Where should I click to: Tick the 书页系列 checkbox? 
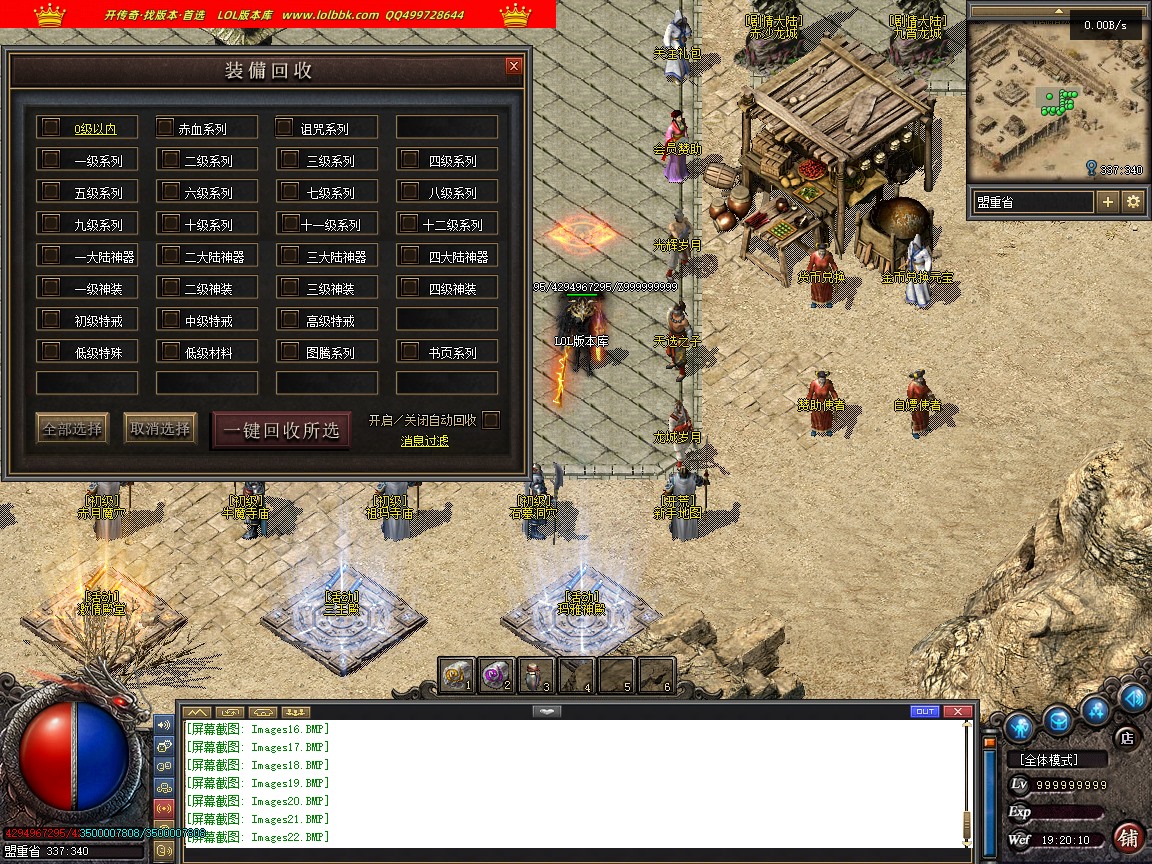click(x=409, y=352)
